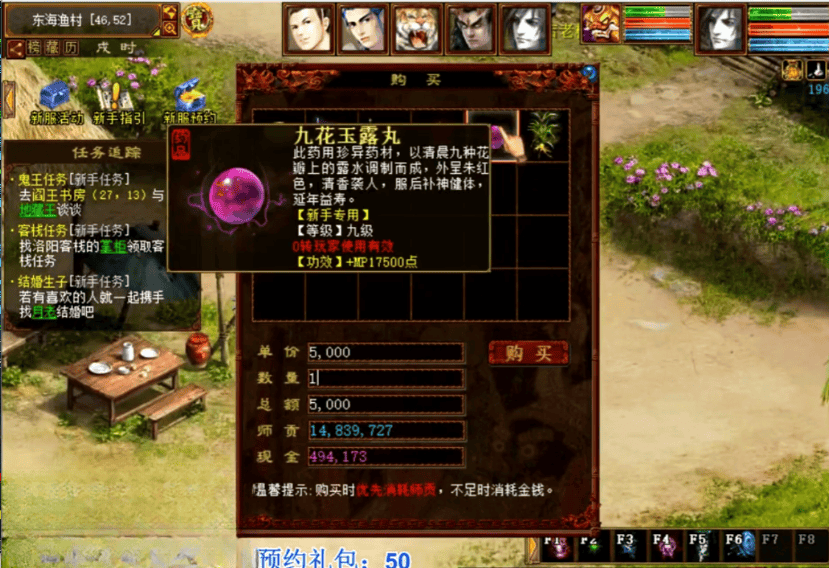This screenshot has width=829, height=568.
Task: Click the share icon under the map name
Action: click(x=15, y=48)
